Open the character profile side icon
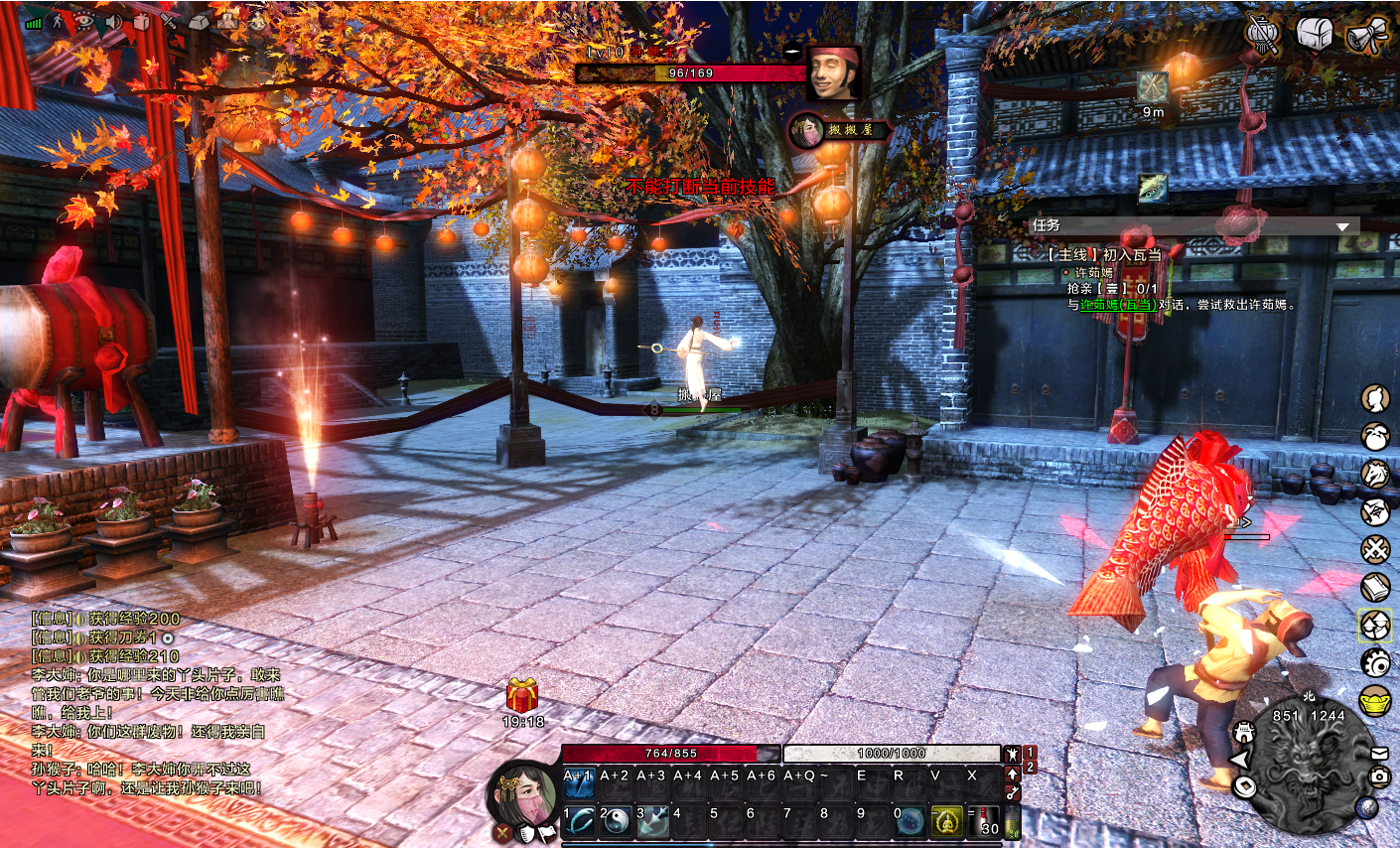1400x848 pixels. click(x=1375, y=399)
